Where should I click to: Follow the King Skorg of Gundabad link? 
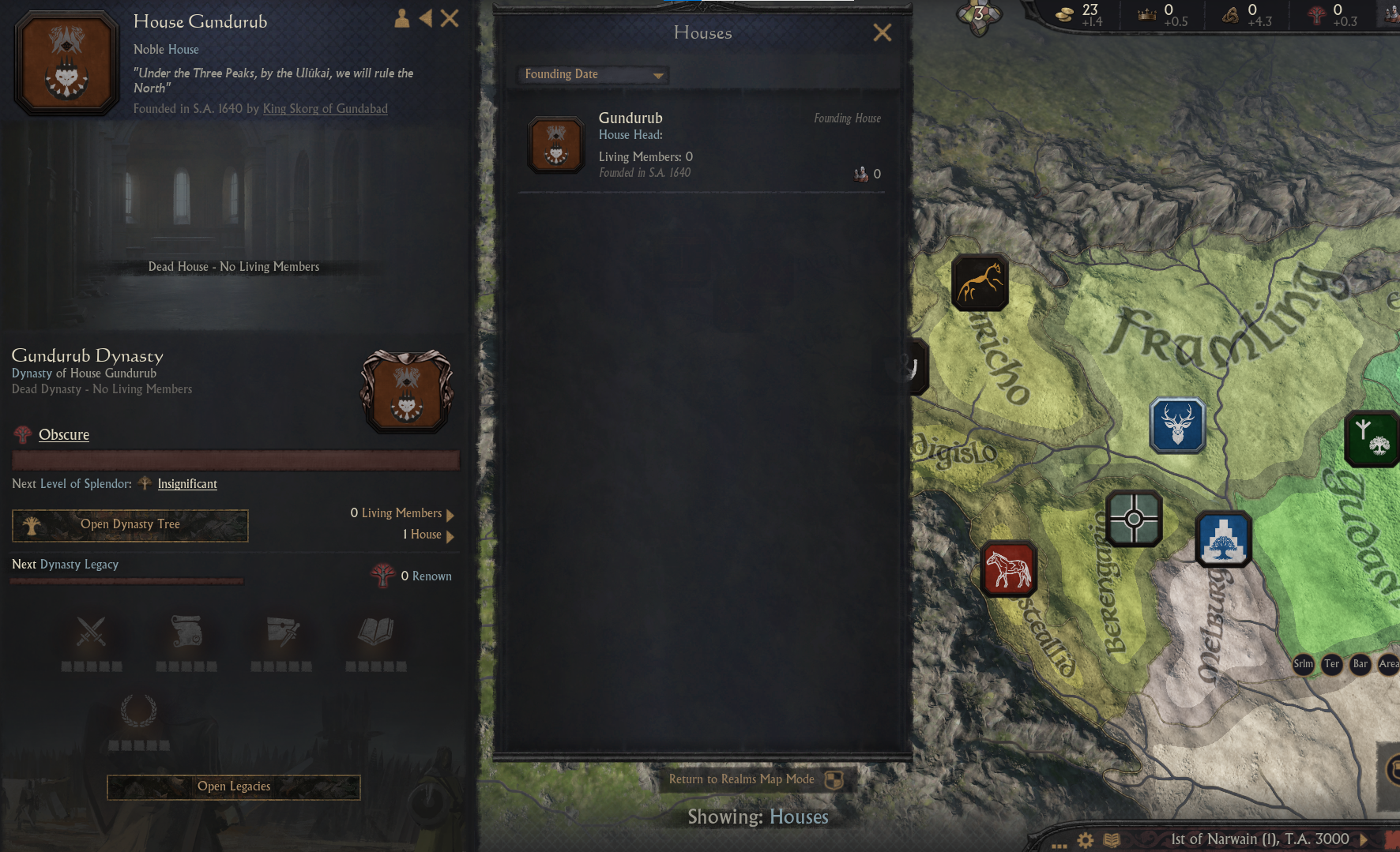click(x=325, y=108)
